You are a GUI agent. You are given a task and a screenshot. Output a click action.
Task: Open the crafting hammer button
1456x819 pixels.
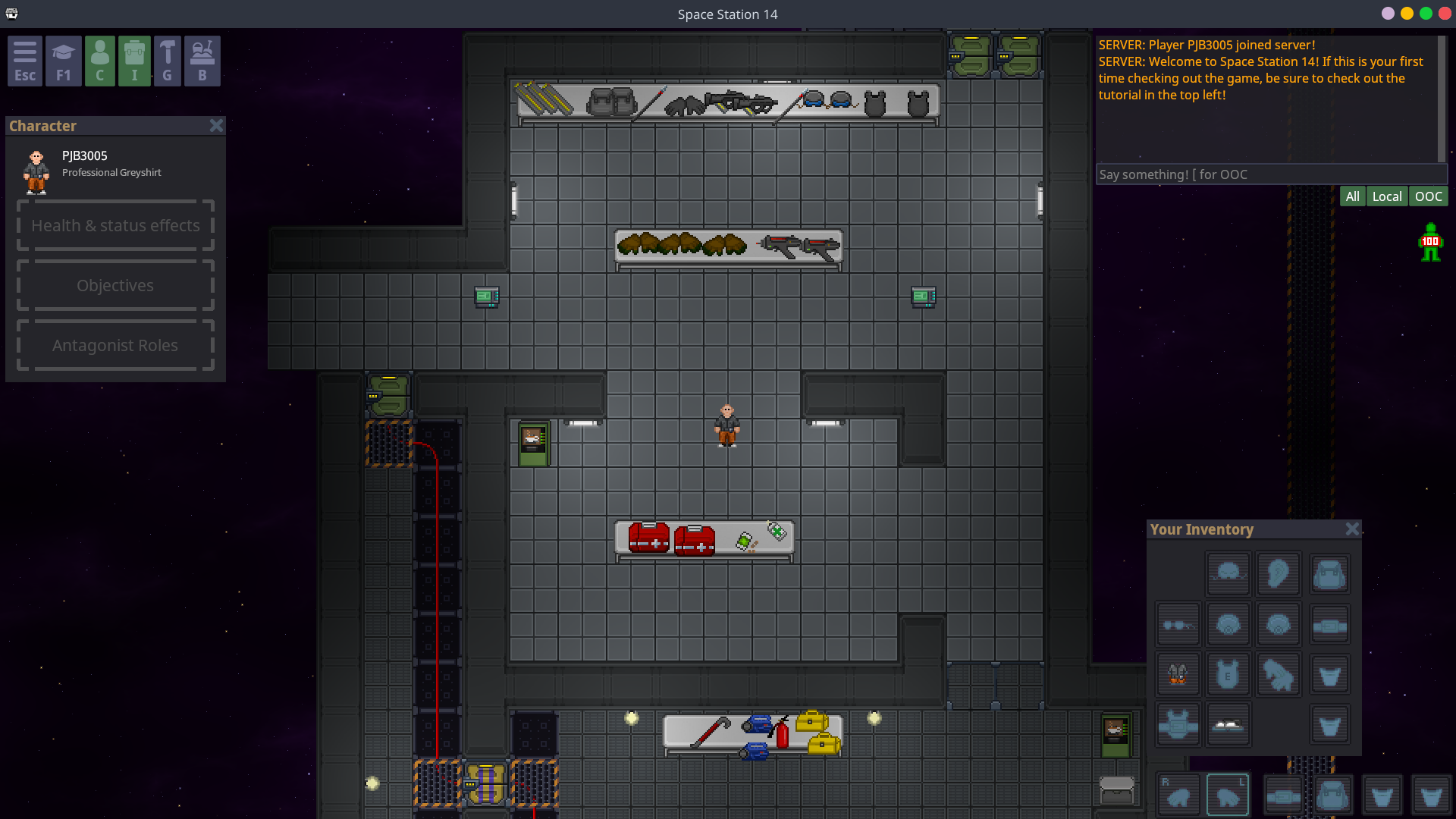(168, 61)
